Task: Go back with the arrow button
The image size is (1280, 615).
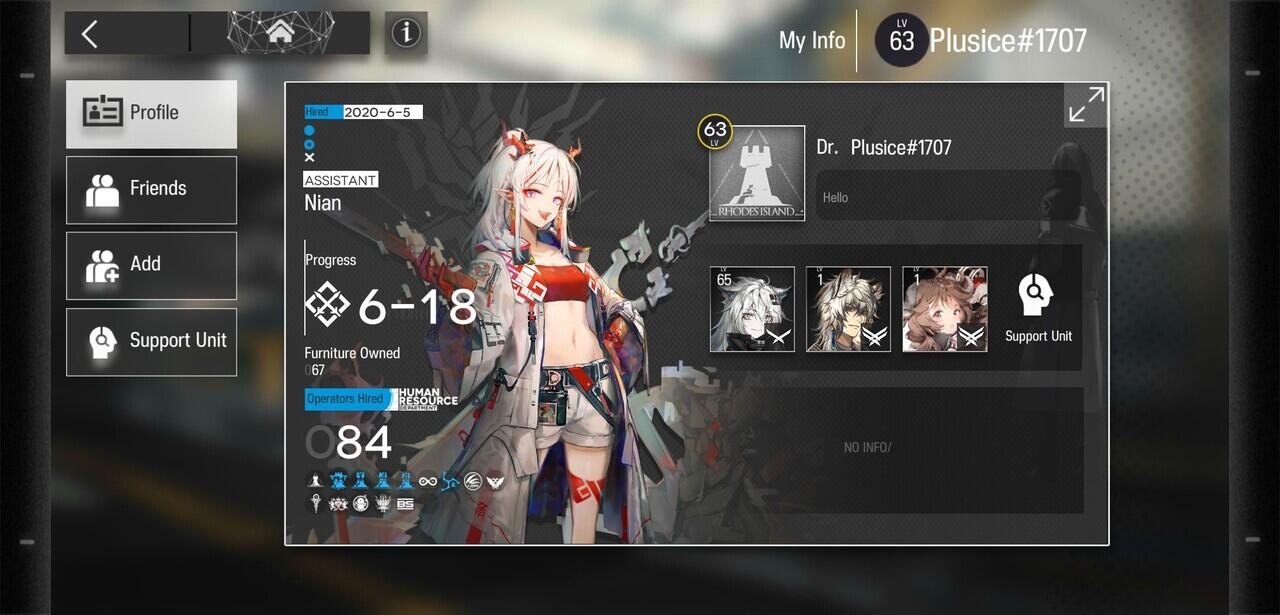Action: coord(90,34)
